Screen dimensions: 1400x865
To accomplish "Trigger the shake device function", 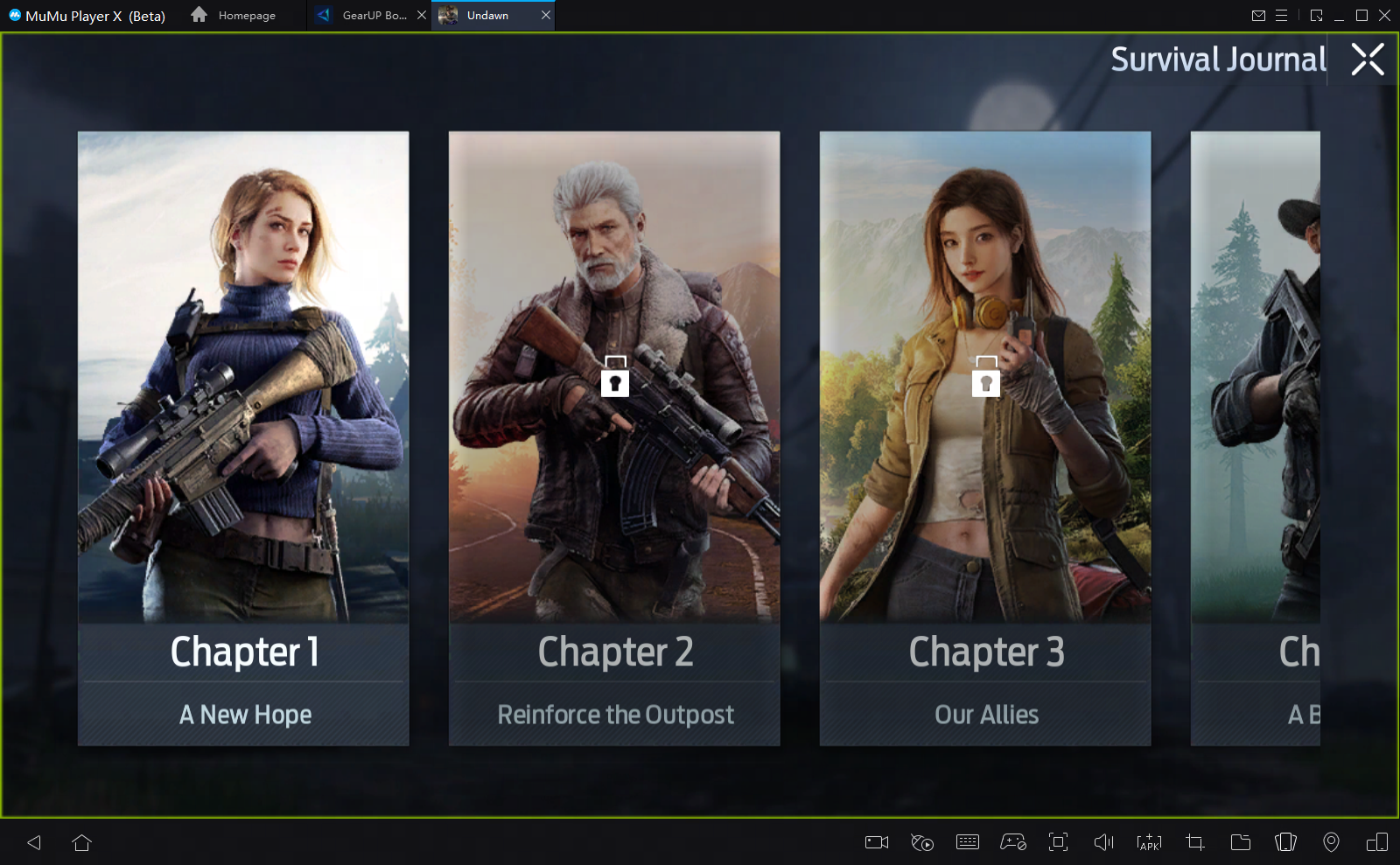I will pos(1285,842).
